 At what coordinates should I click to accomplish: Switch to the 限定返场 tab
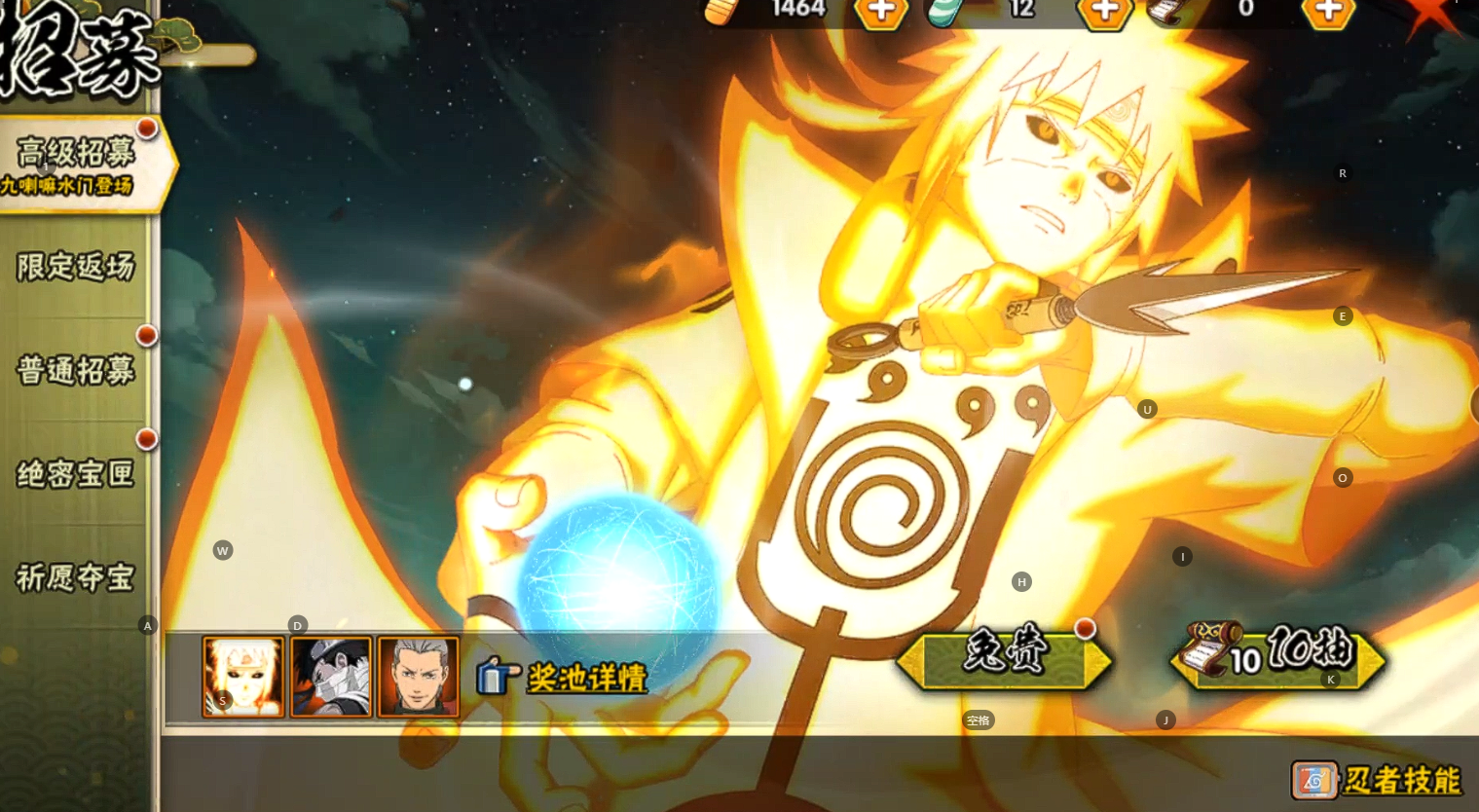76,267
